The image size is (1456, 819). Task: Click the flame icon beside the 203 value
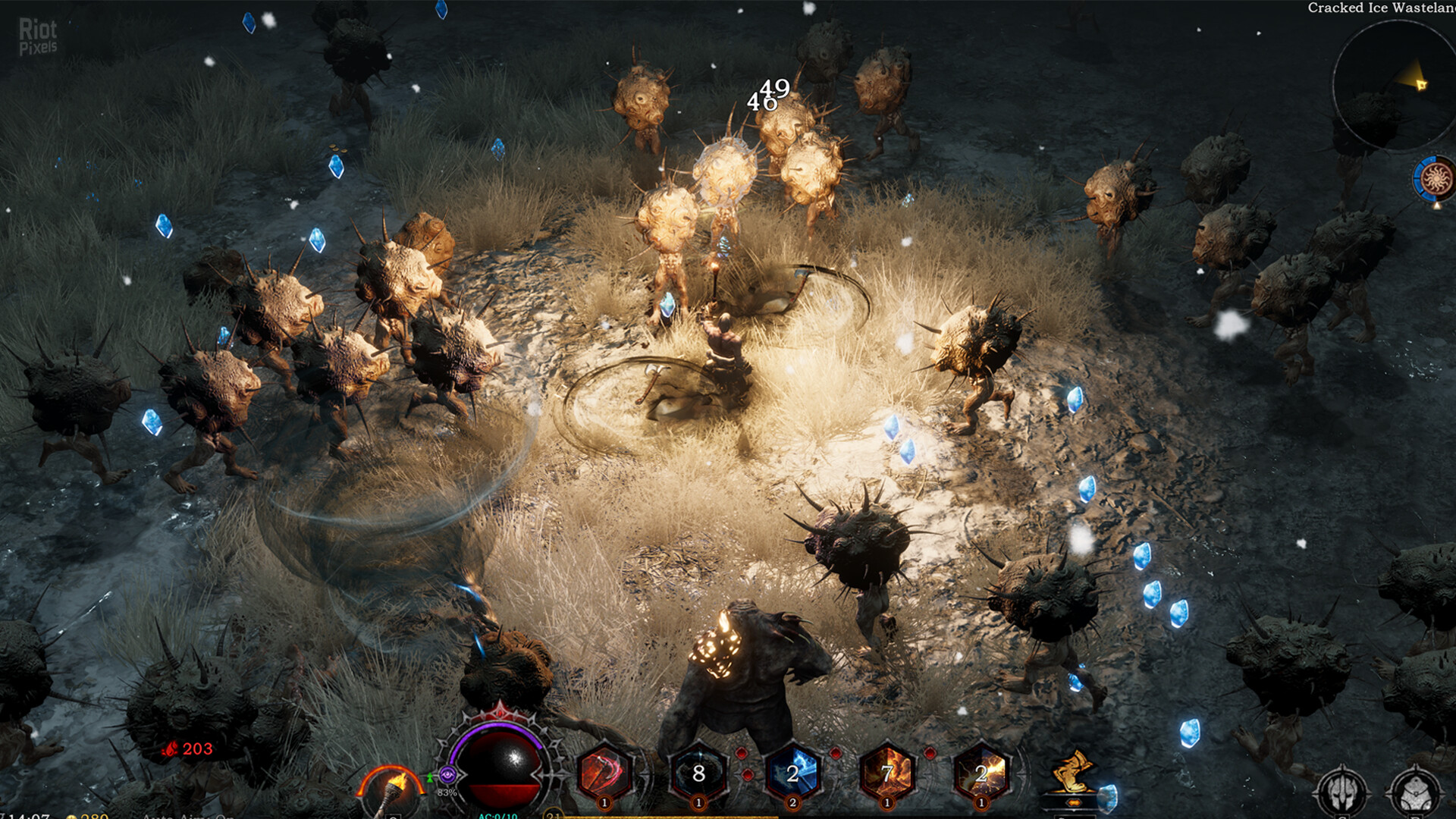coord(171,748)
